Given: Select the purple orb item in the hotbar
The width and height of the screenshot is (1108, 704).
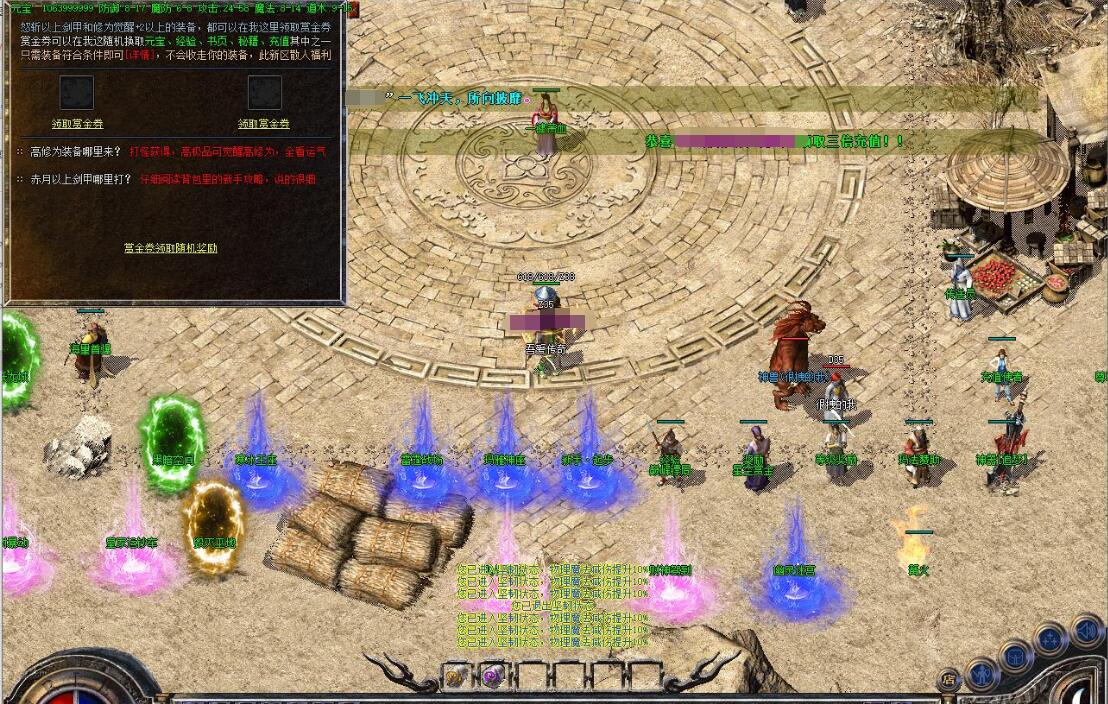Looking at the screenshot, I should click(492, 677).
